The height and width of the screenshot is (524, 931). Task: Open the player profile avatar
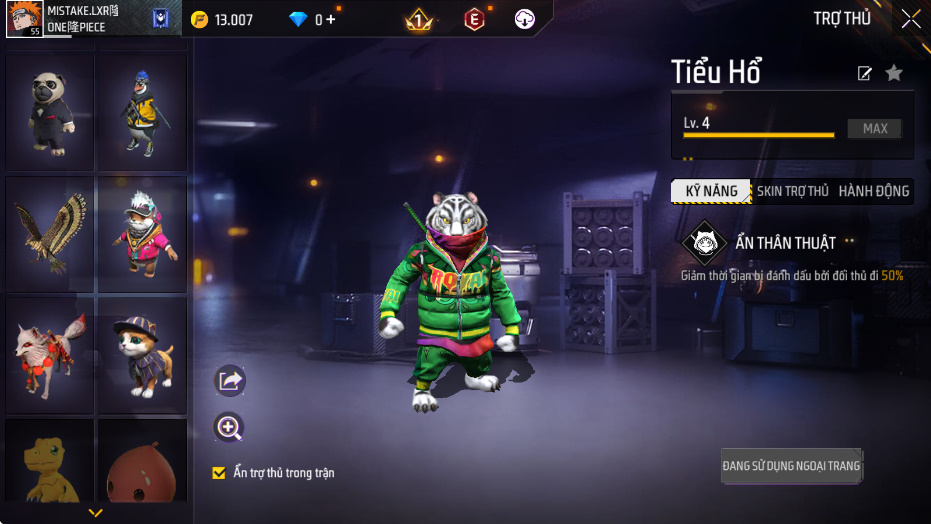22,19
